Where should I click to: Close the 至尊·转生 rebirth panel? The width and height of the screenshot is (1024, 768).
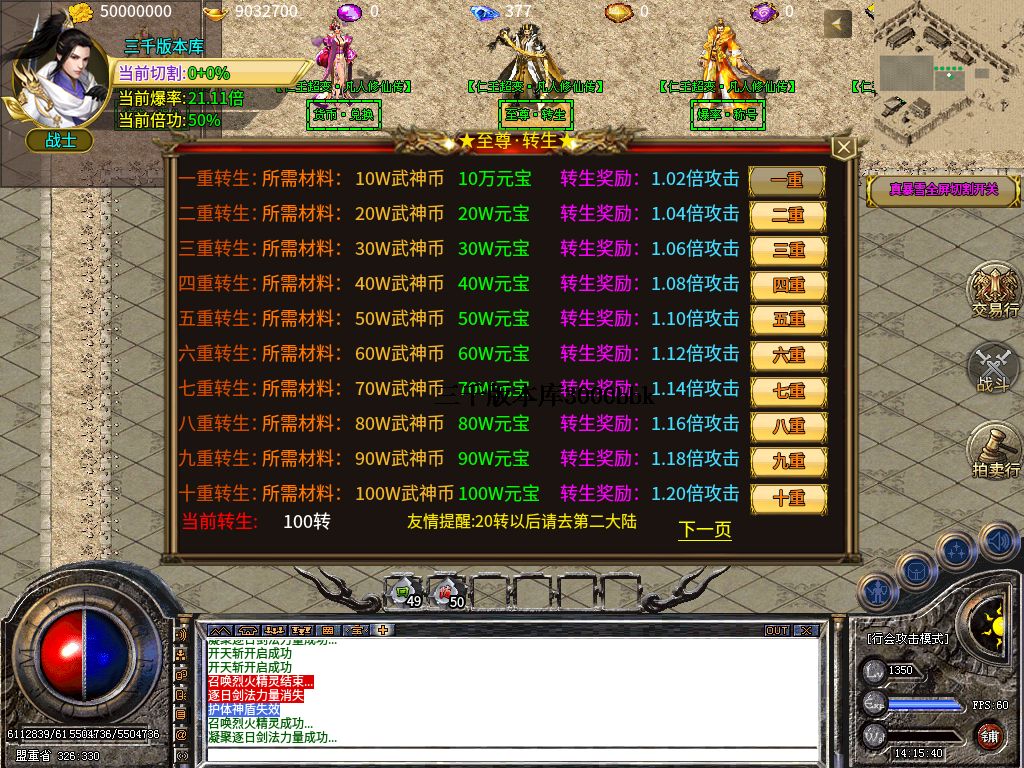(x=844, y=148)
